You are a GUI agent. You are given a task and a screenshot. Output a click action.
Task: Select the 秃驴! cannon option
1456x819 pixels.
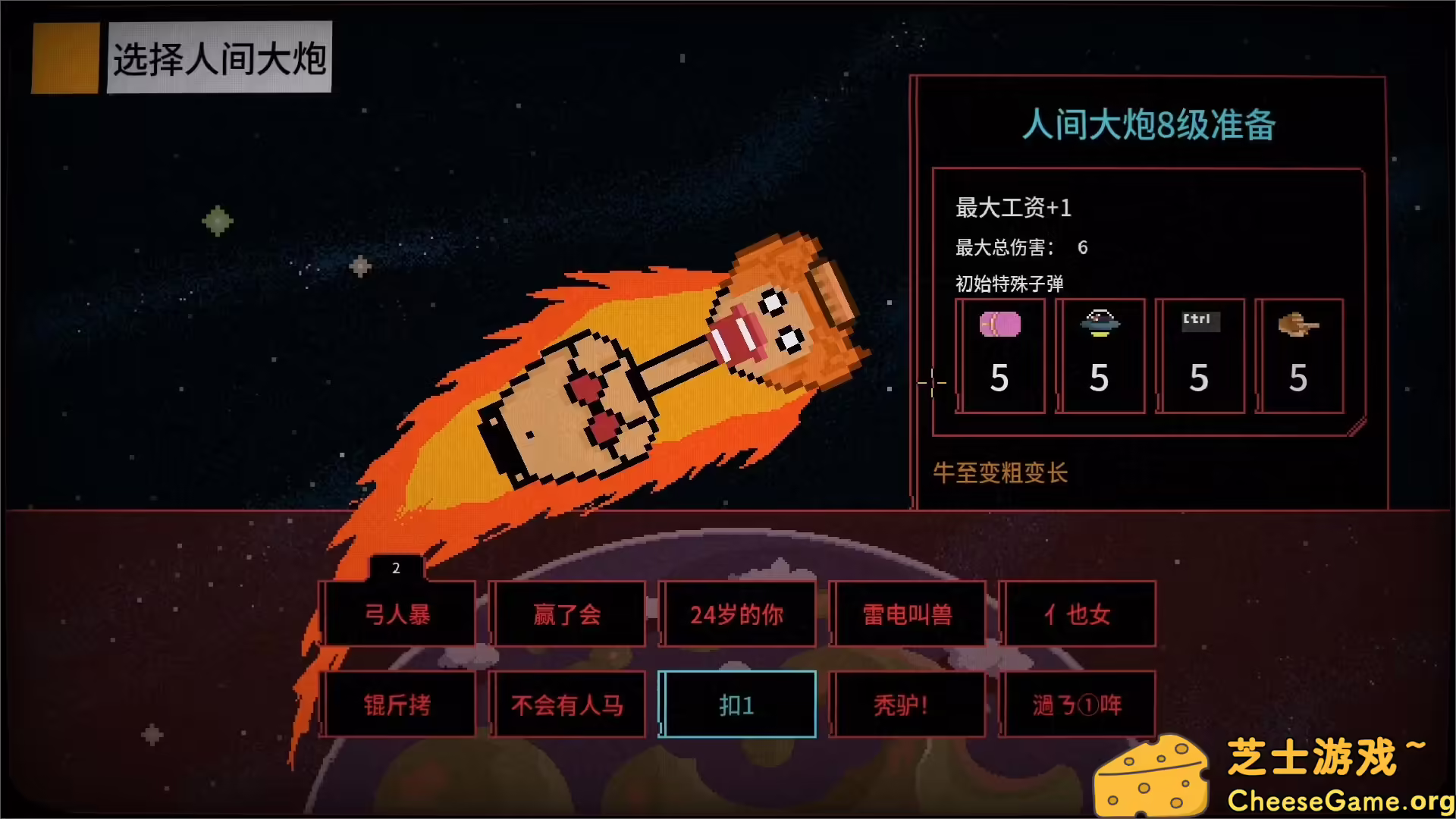pyautogui.click(x=908, y=704)
